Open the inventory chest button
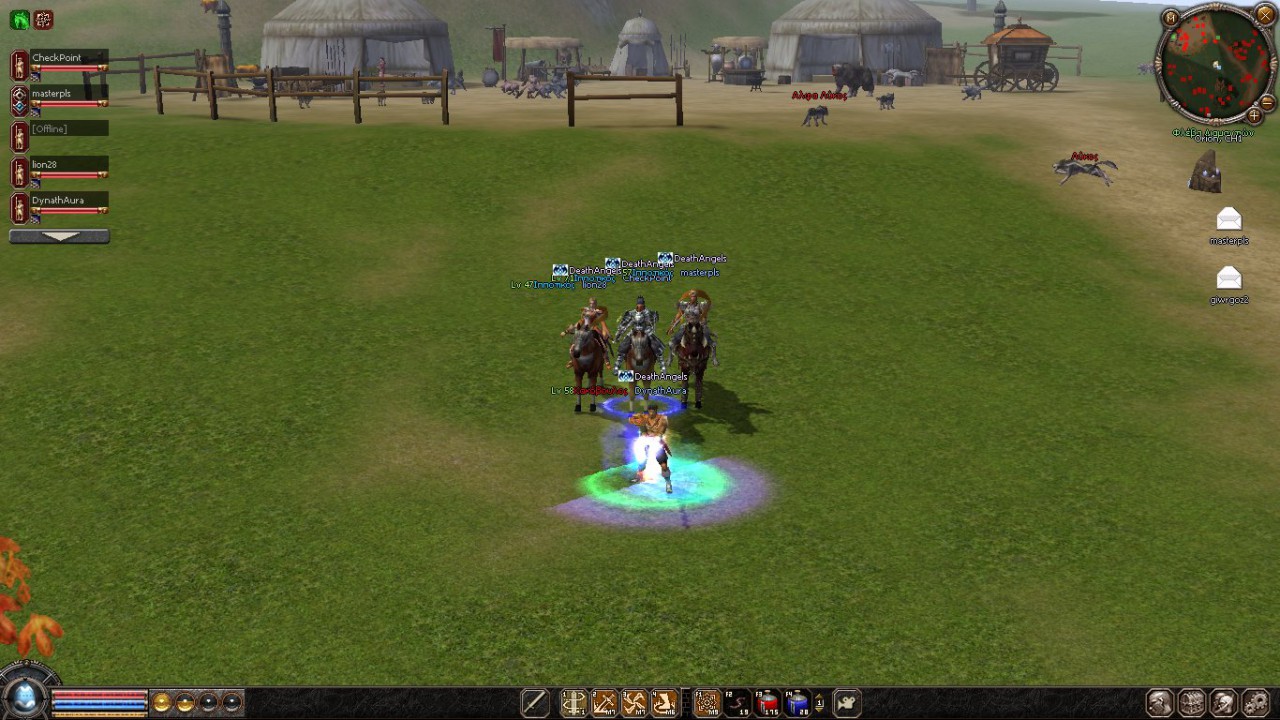 tap(1191, 703)
